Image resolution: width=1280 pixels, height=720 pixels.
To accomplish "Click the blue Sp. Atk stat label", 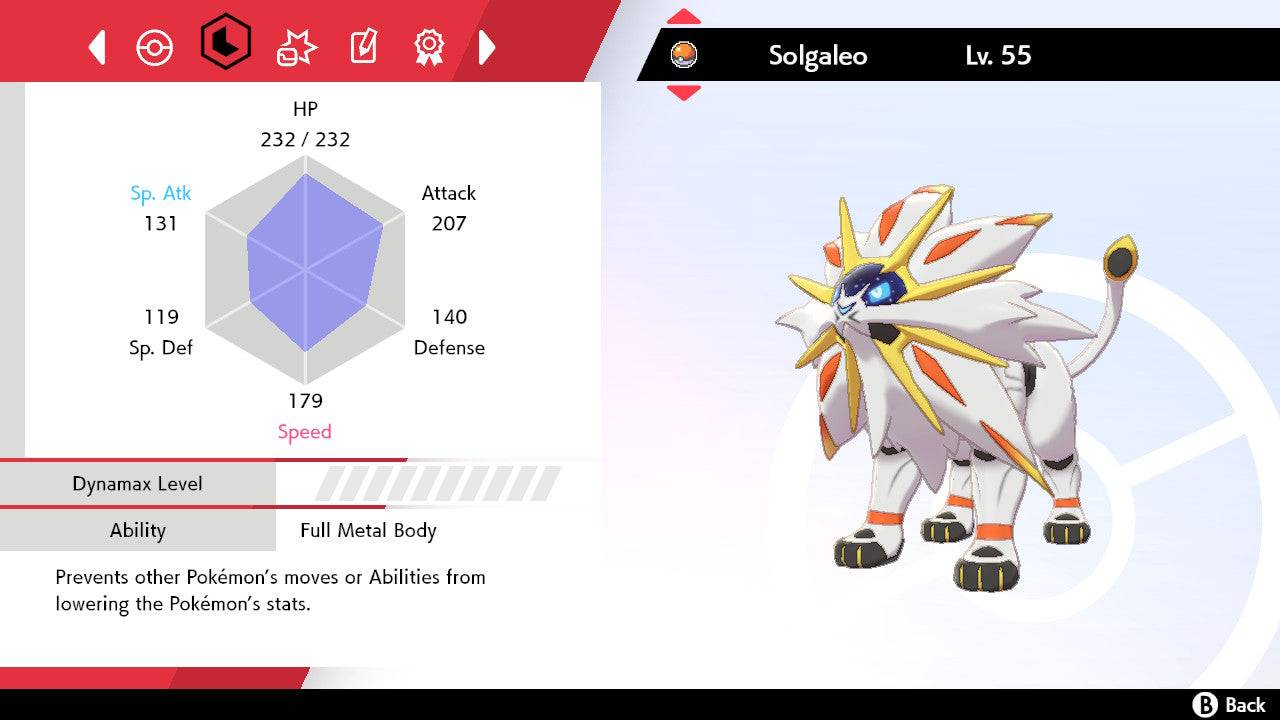I will click(161, 193).
